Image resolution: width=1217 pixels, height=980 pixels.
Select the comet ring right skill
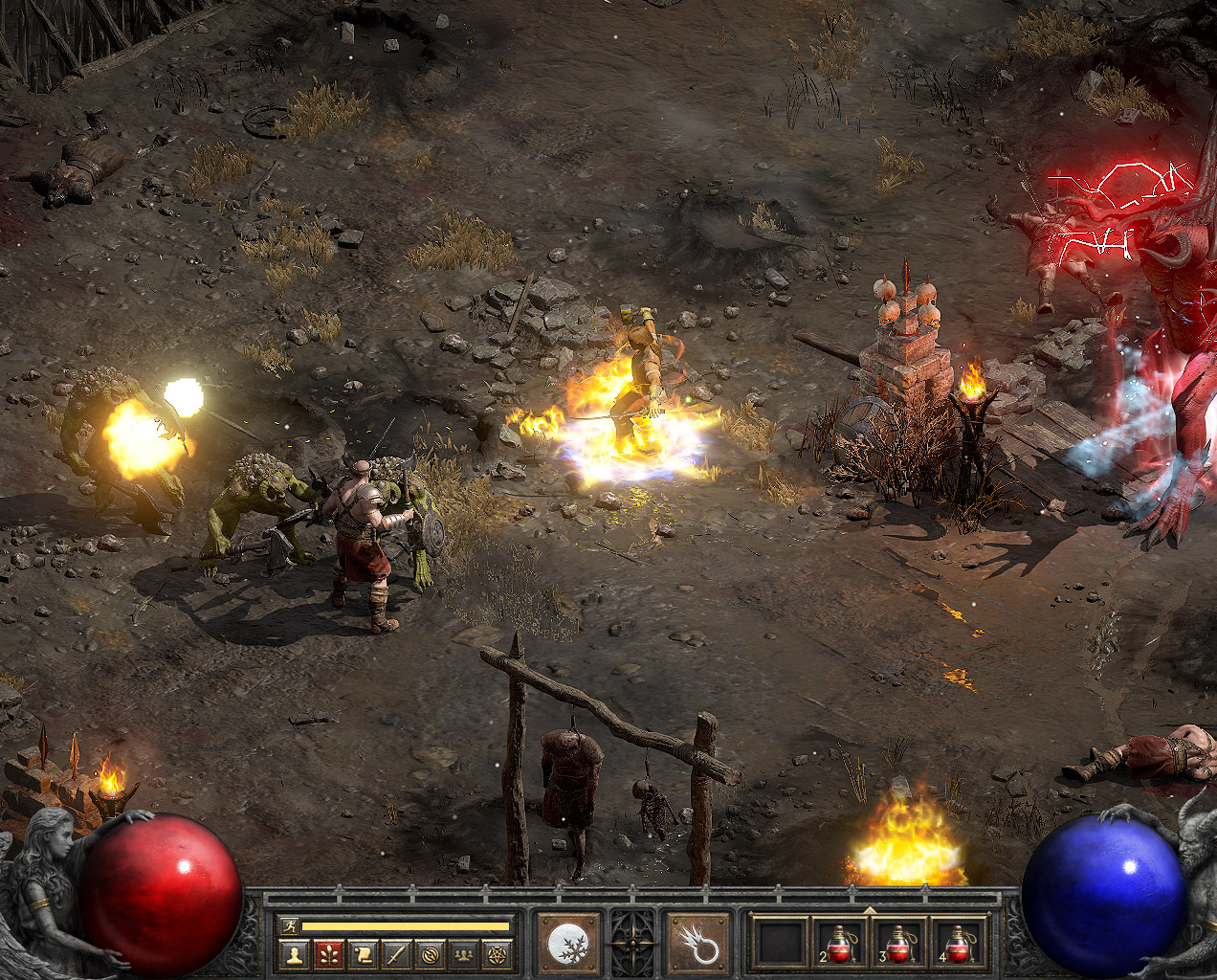pyautogui.click(x=698, y=945)
